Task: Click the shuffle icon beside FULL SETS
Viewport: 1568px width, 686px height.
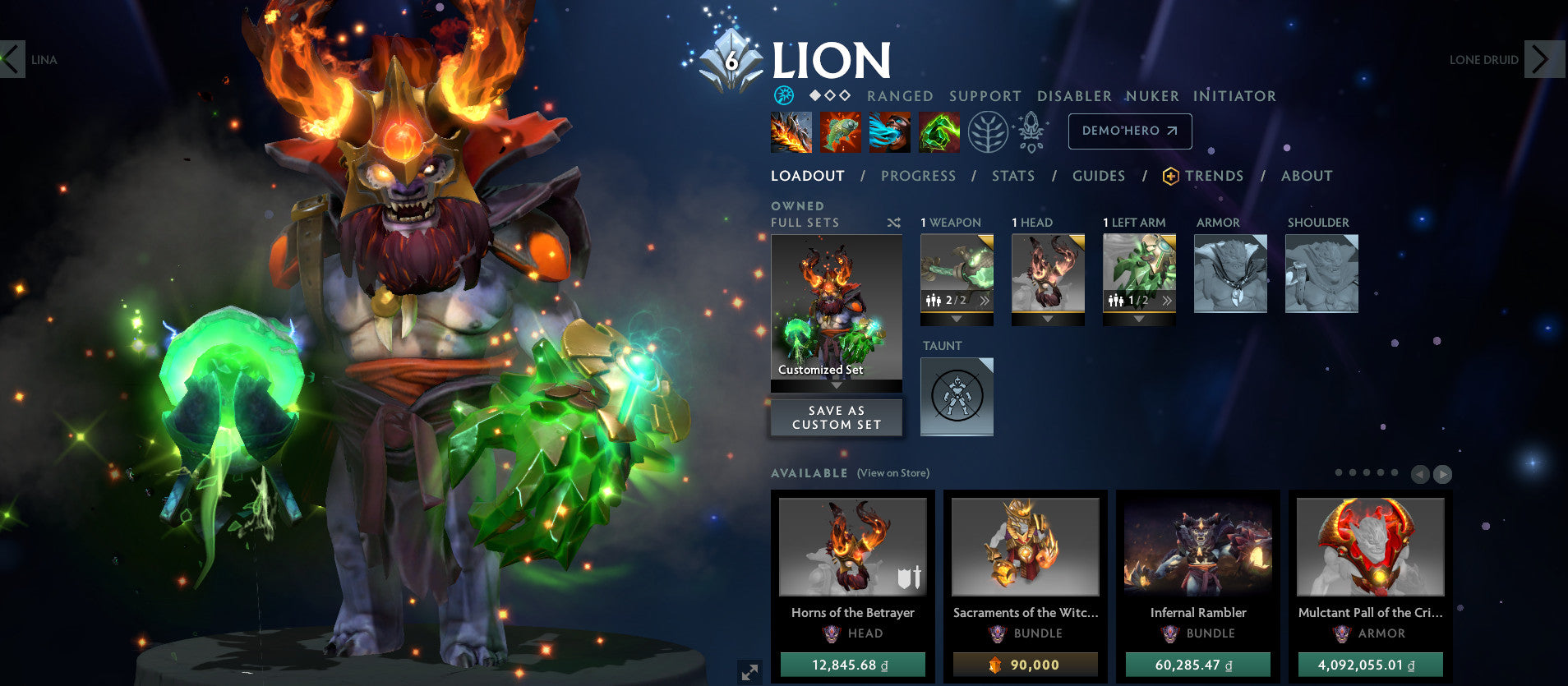Action: (893, 223)
